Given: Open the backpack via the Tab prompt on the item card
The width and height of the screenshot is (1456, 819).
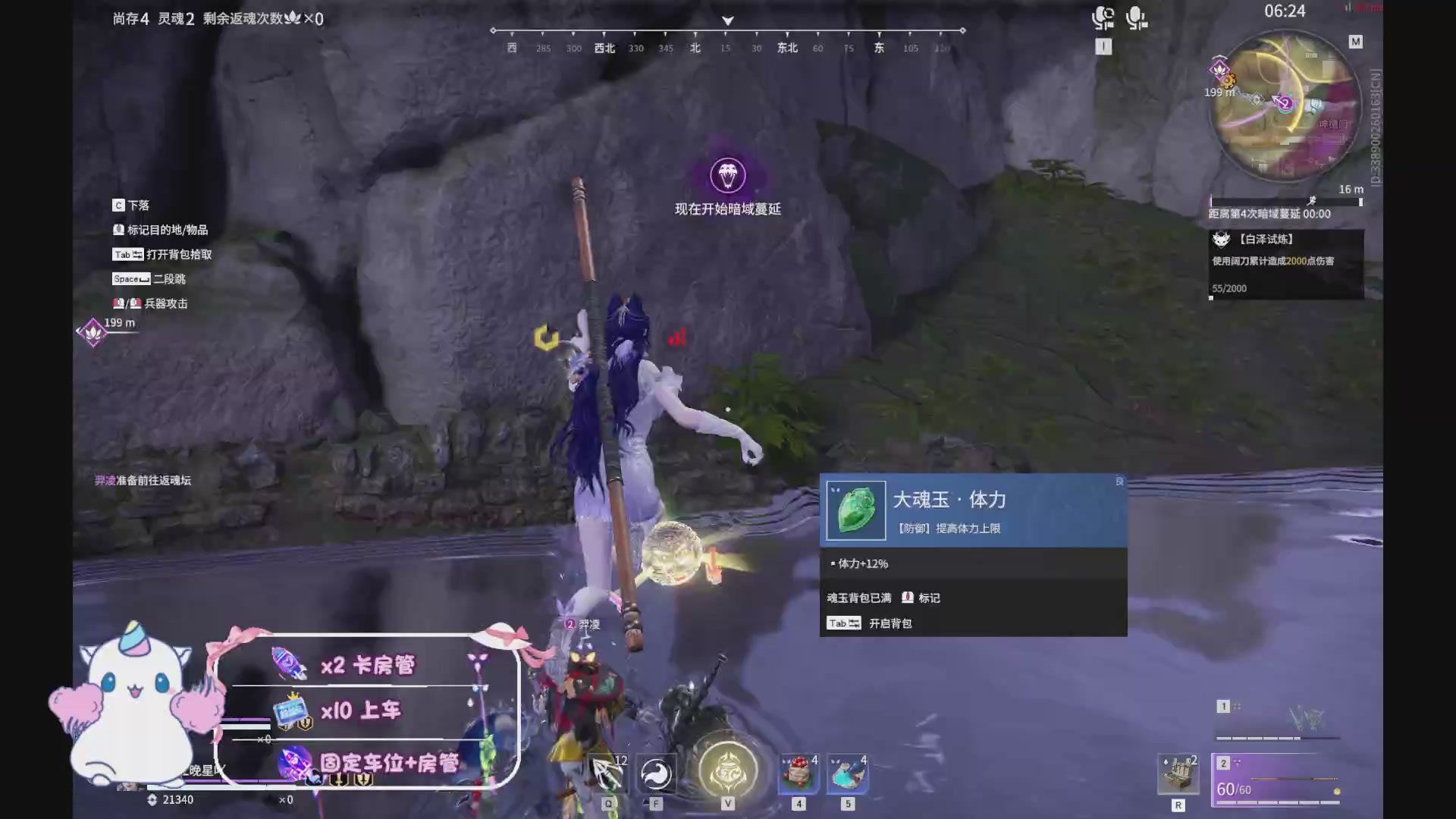Looking at the screenshot, I should pos(843,623).
